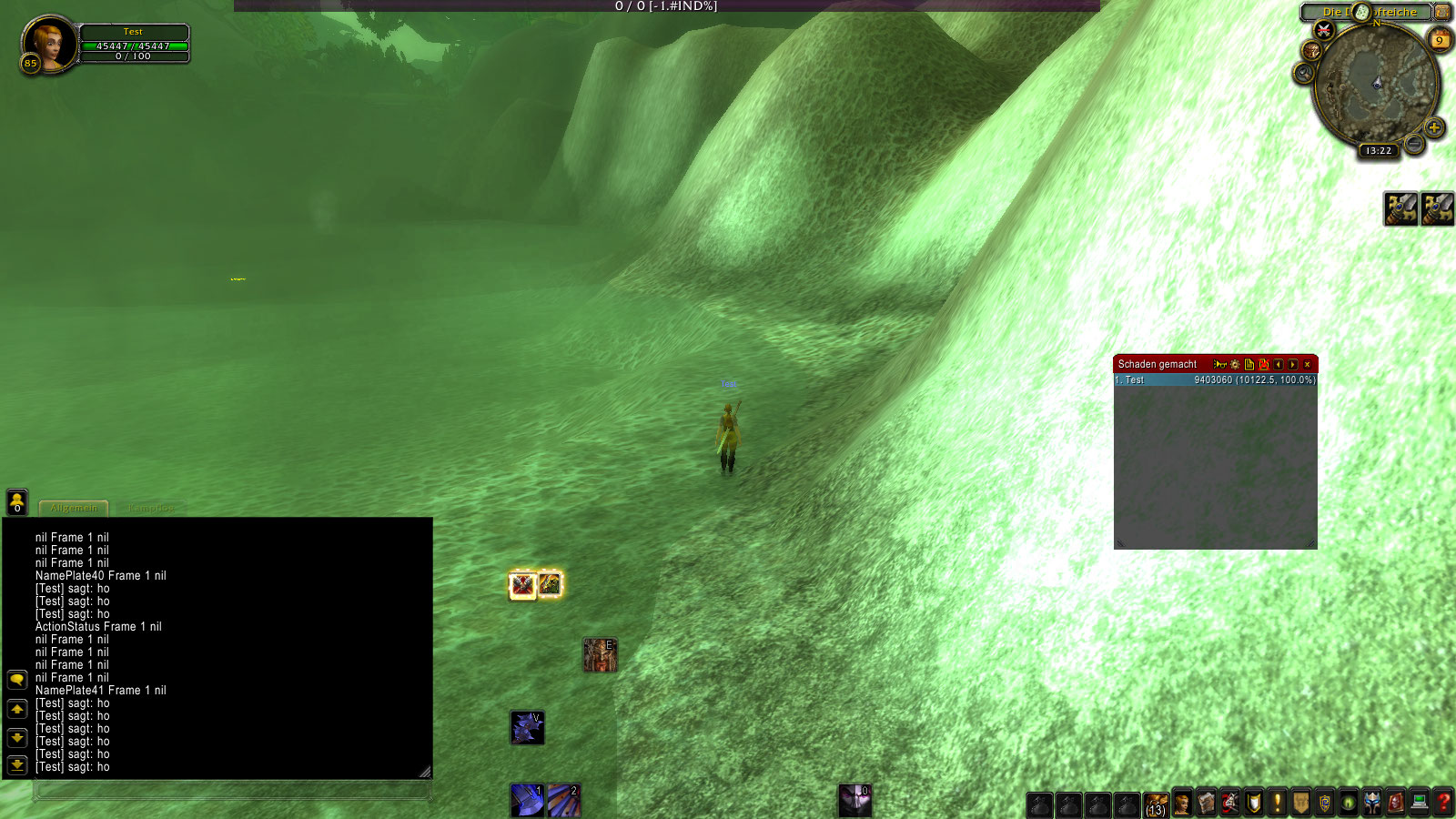Go to the previous damage meter mode

point(1279,364)
